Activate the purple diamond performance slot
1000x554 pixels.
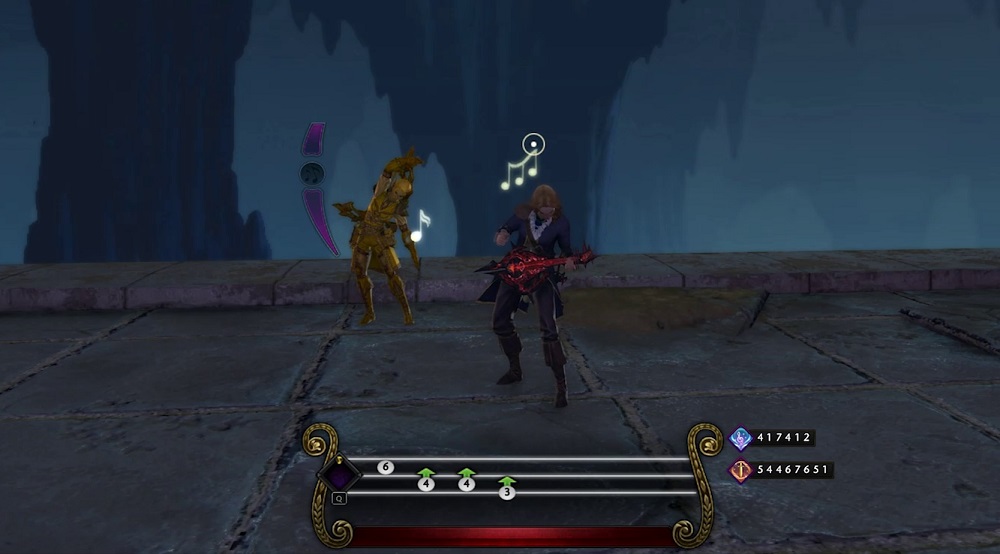[x=339, y=474]
